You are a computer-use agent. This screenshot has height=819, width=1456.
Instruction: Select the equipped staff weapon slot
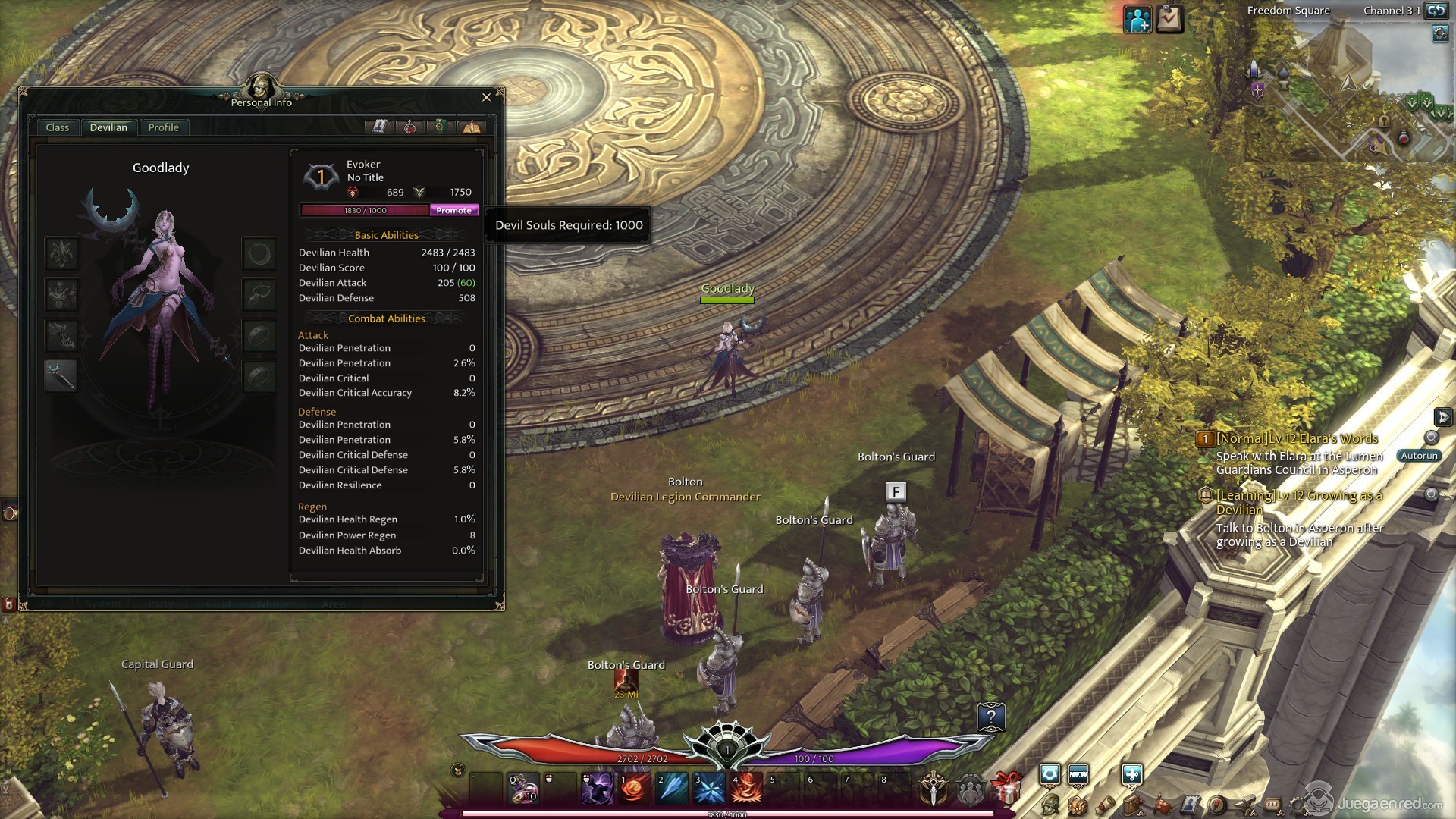pos(61,375)
